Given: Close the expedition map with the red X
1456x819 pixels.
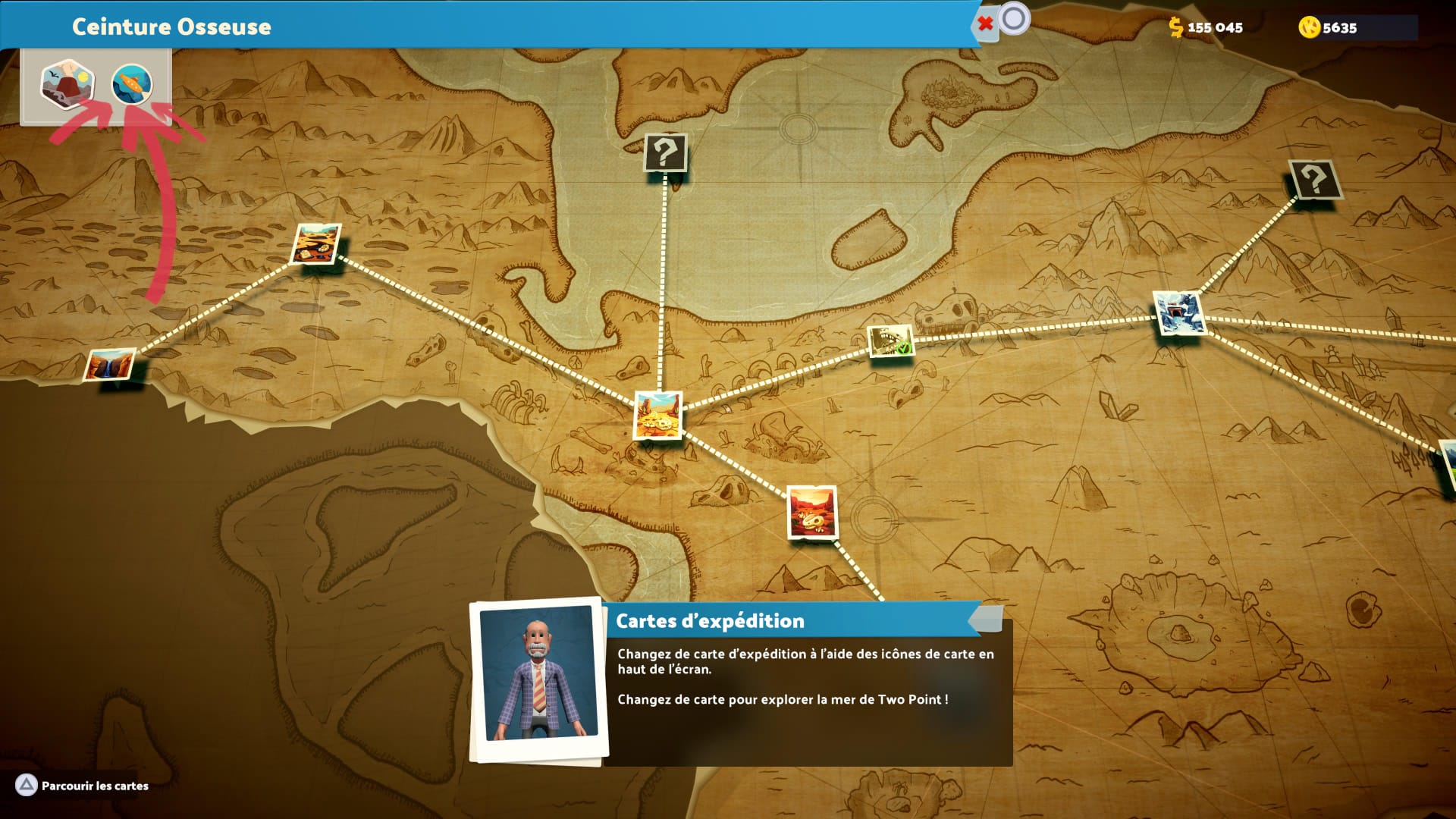Looking at the screenshot, I should coord(985,24).
